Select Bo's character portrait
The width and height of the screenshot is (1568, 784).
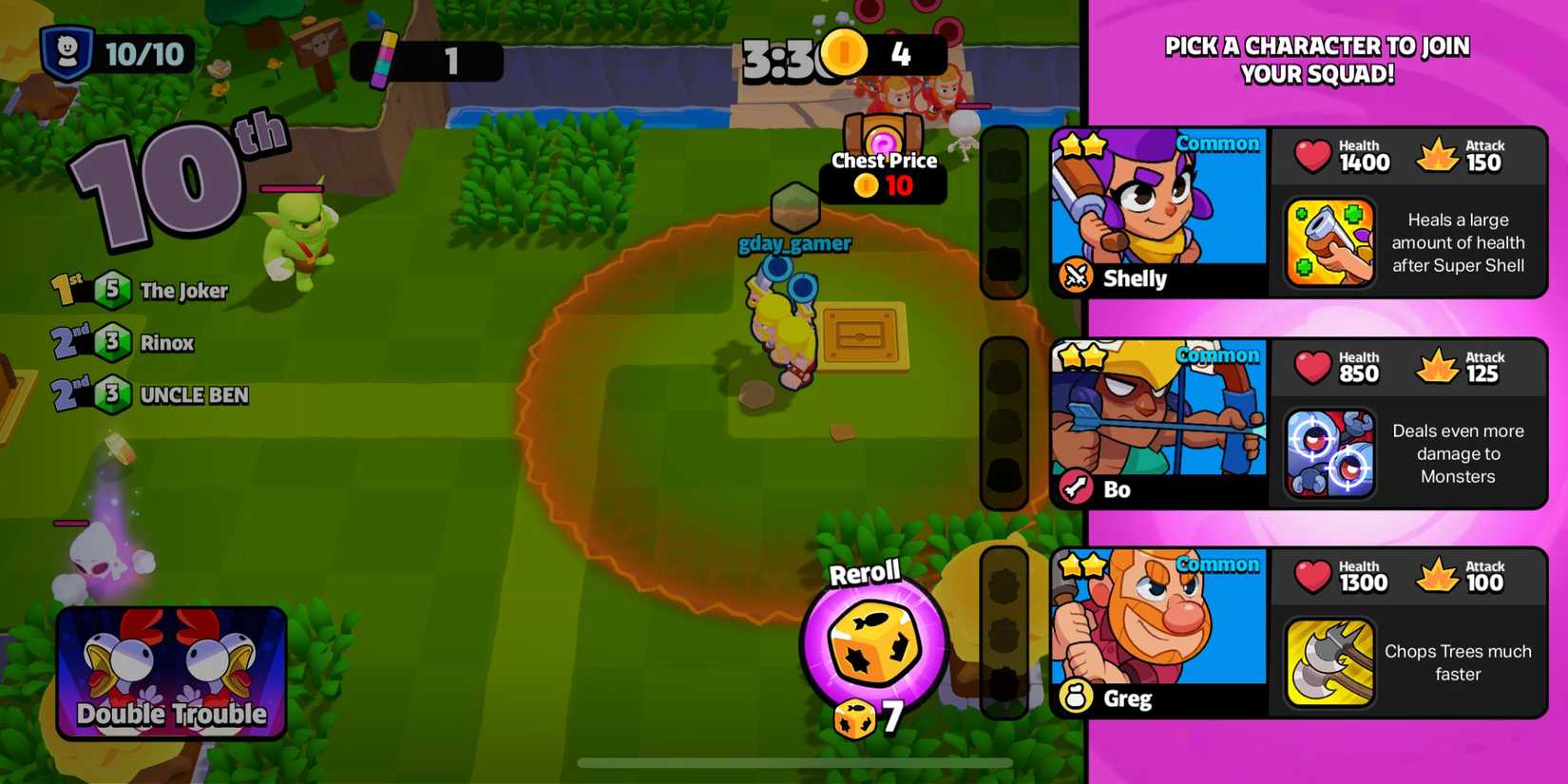click(x=1159, y=418)
